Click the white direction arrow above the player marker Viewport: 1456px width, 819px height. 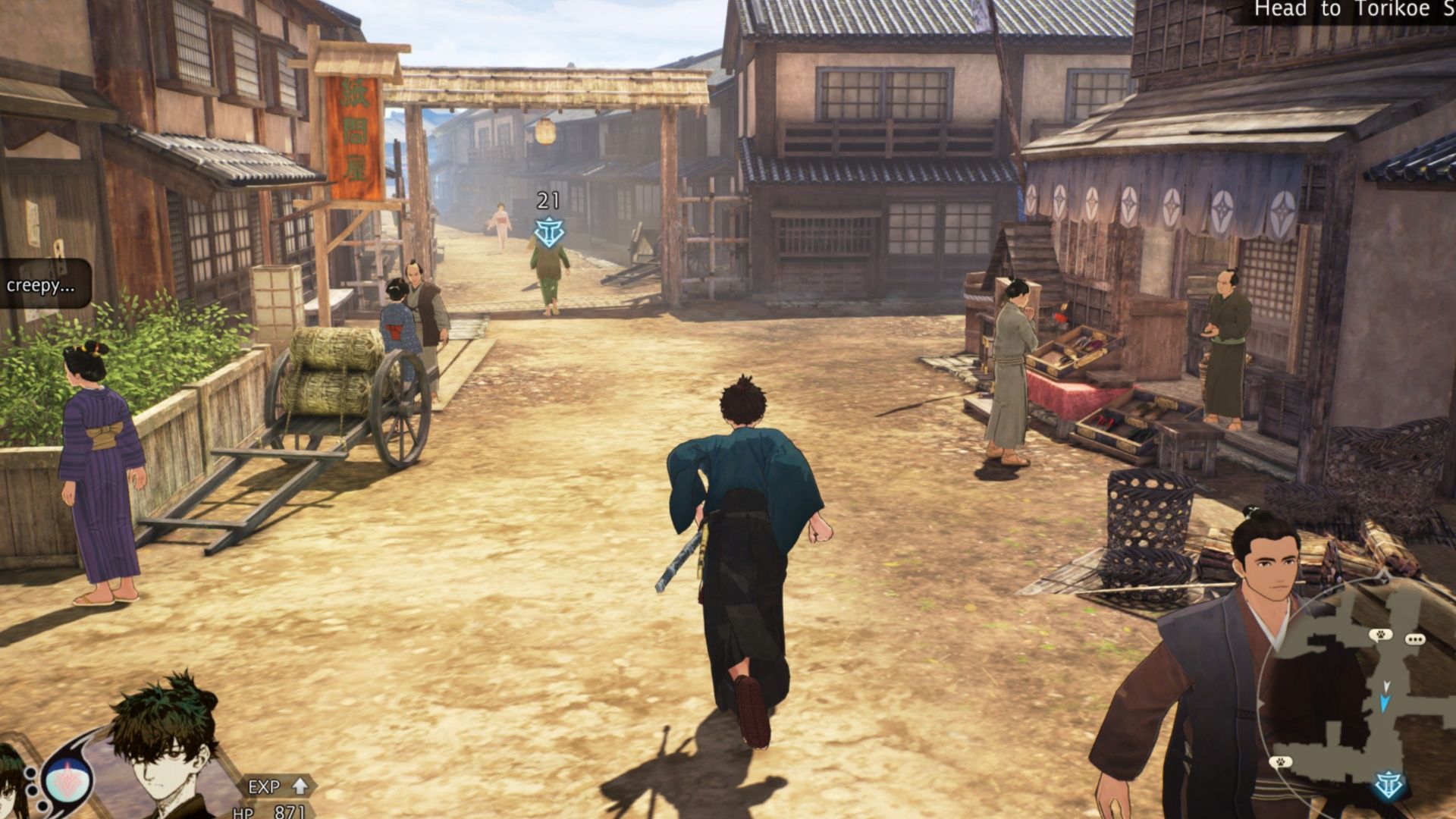1386,686
